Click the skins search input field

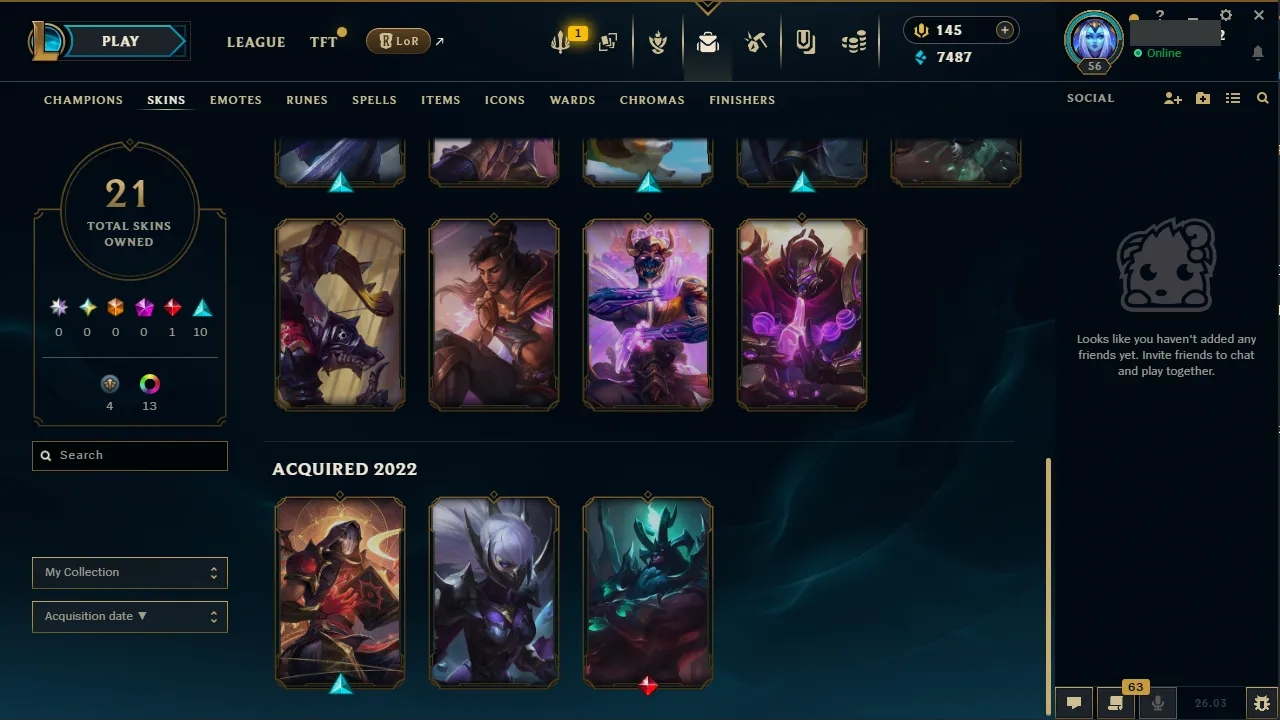[129, 455]
